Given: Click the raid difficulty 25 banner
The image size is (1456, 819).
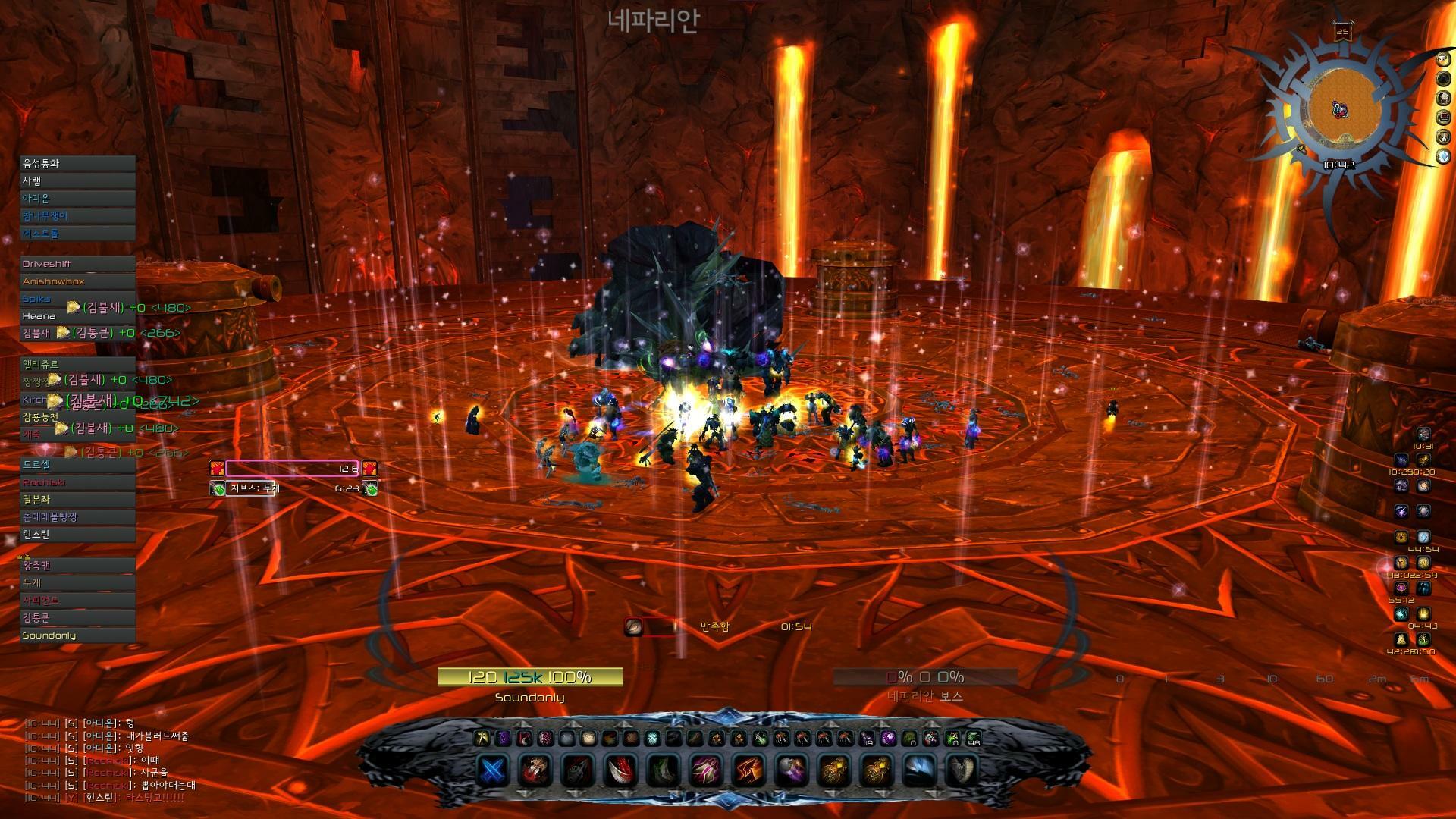Looking at the screenshot, I should tap(1343, 32).
